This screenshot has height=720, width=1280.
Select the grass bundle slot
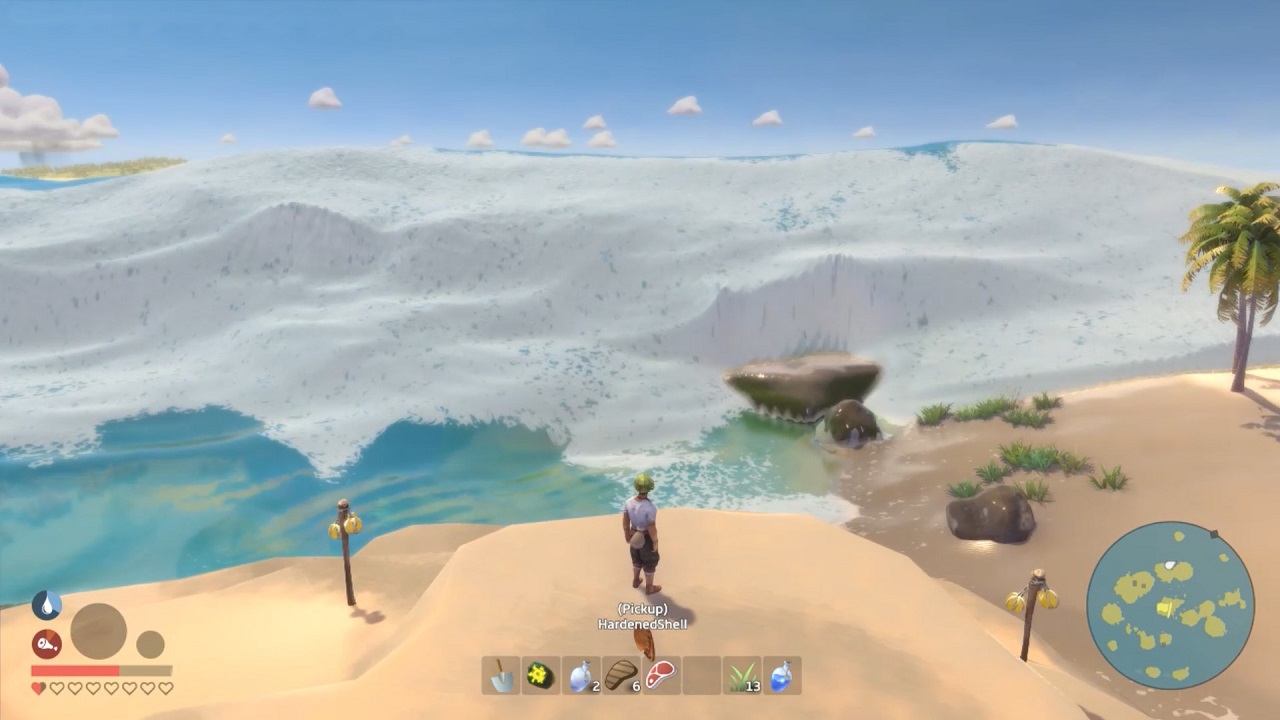click(x=741, y=676)
